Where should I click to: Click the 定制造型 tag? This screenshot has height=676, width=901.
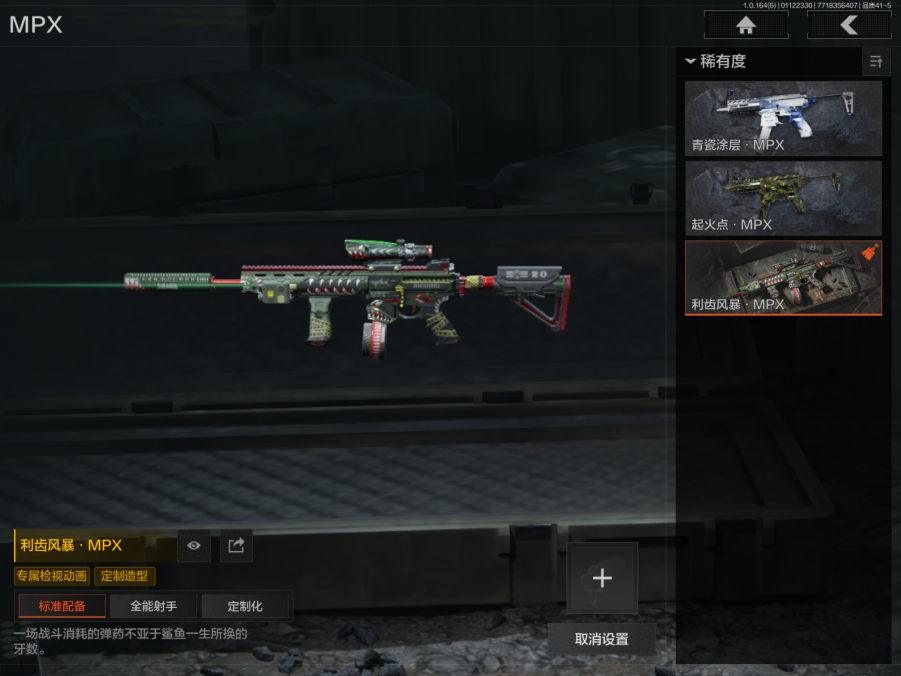click(125, 576)
